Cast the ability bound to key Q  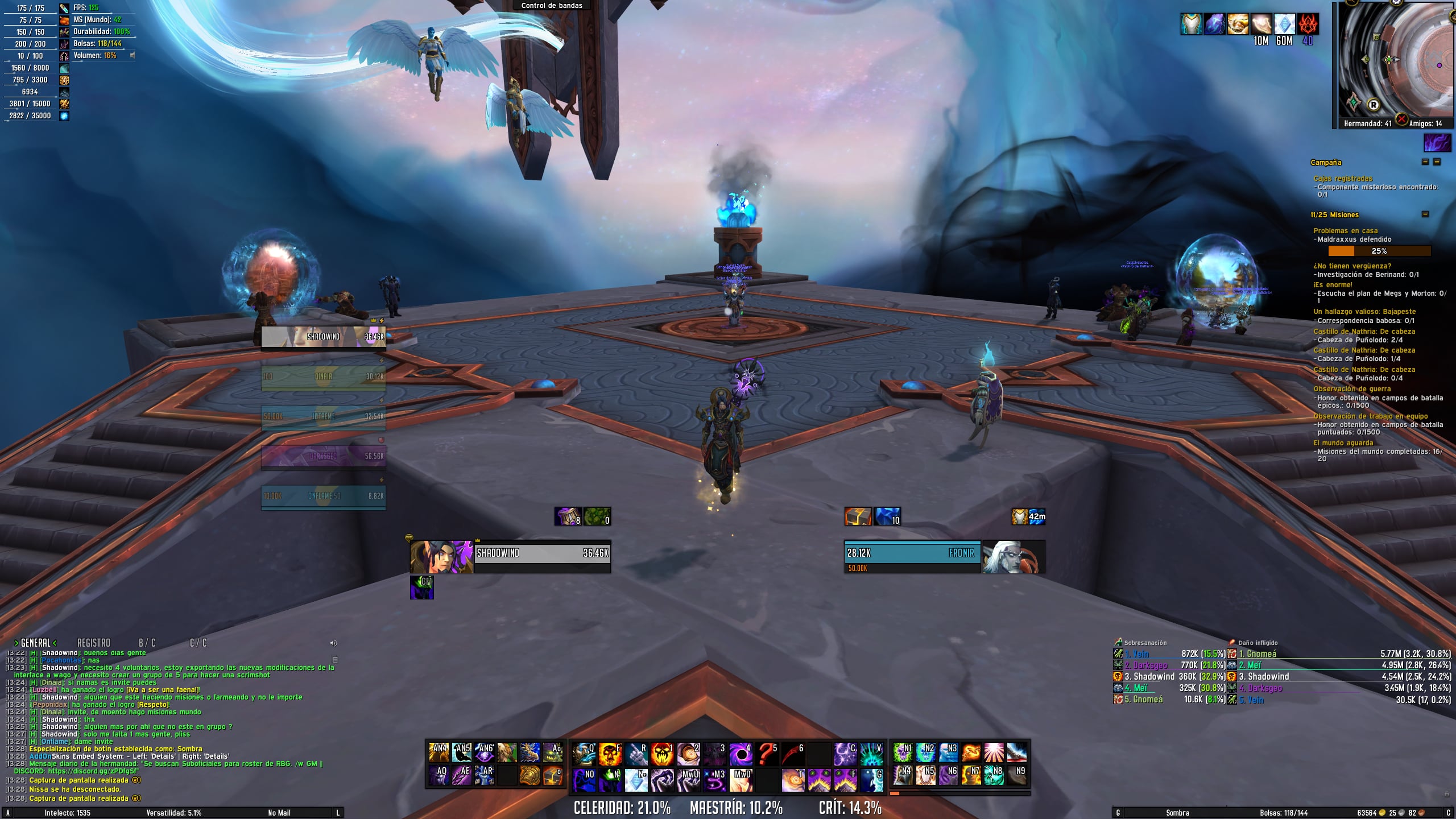click(x=583, y=754)
